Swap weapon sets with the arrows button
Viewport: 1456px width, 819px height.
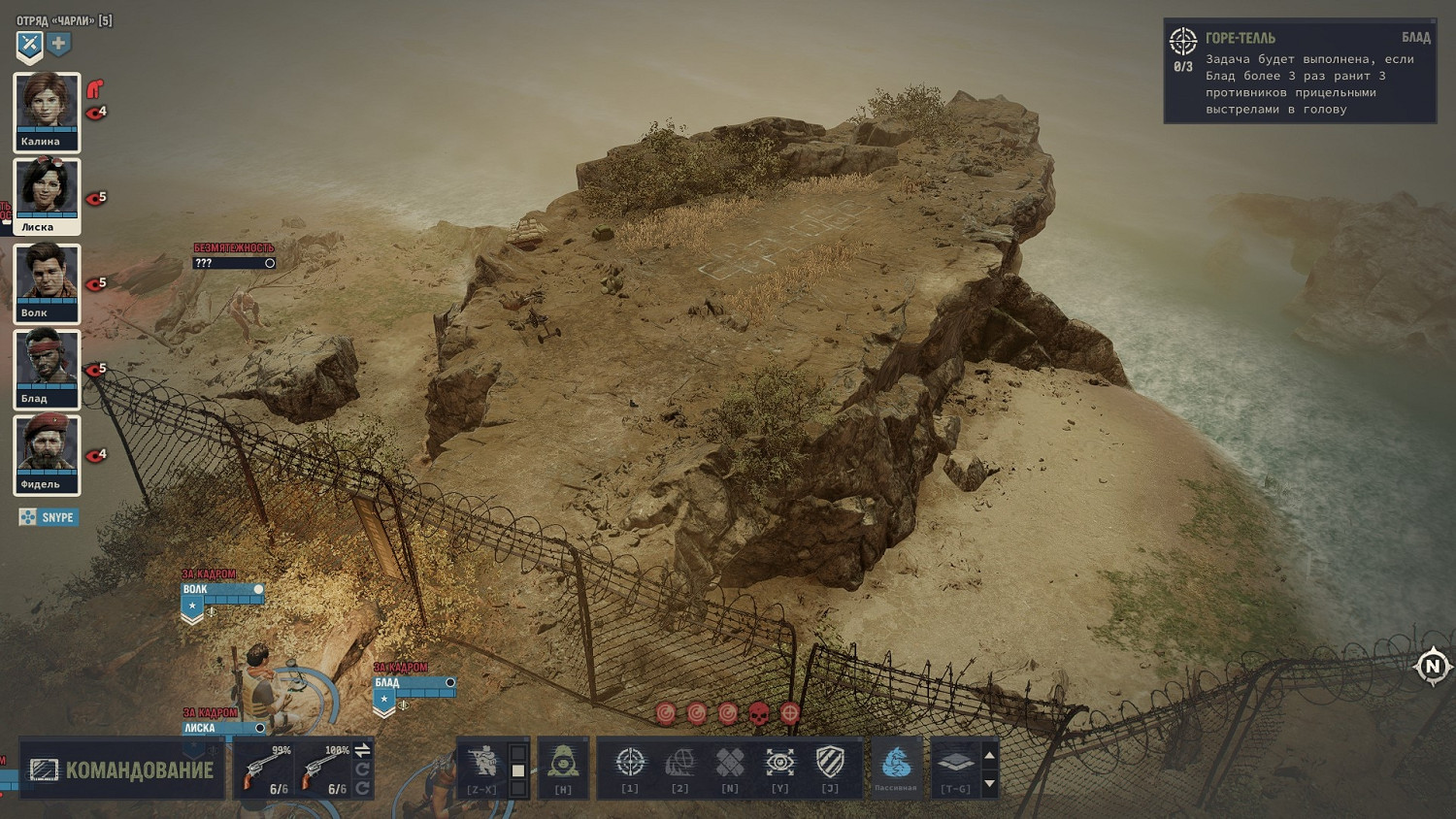pos(362,750)
